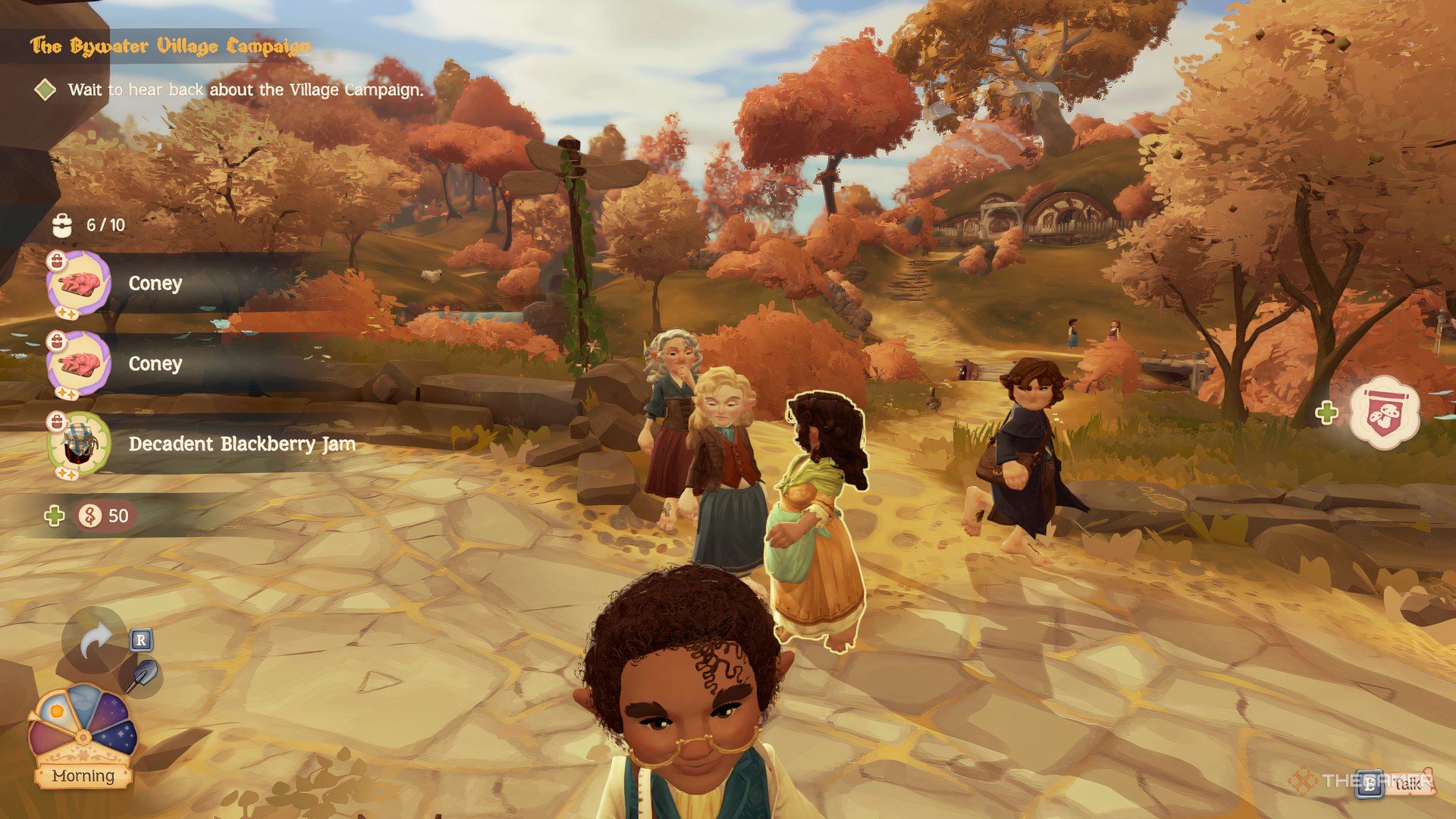
Task: Open the Wait to hear back objective entry
Action: point(246,89)
